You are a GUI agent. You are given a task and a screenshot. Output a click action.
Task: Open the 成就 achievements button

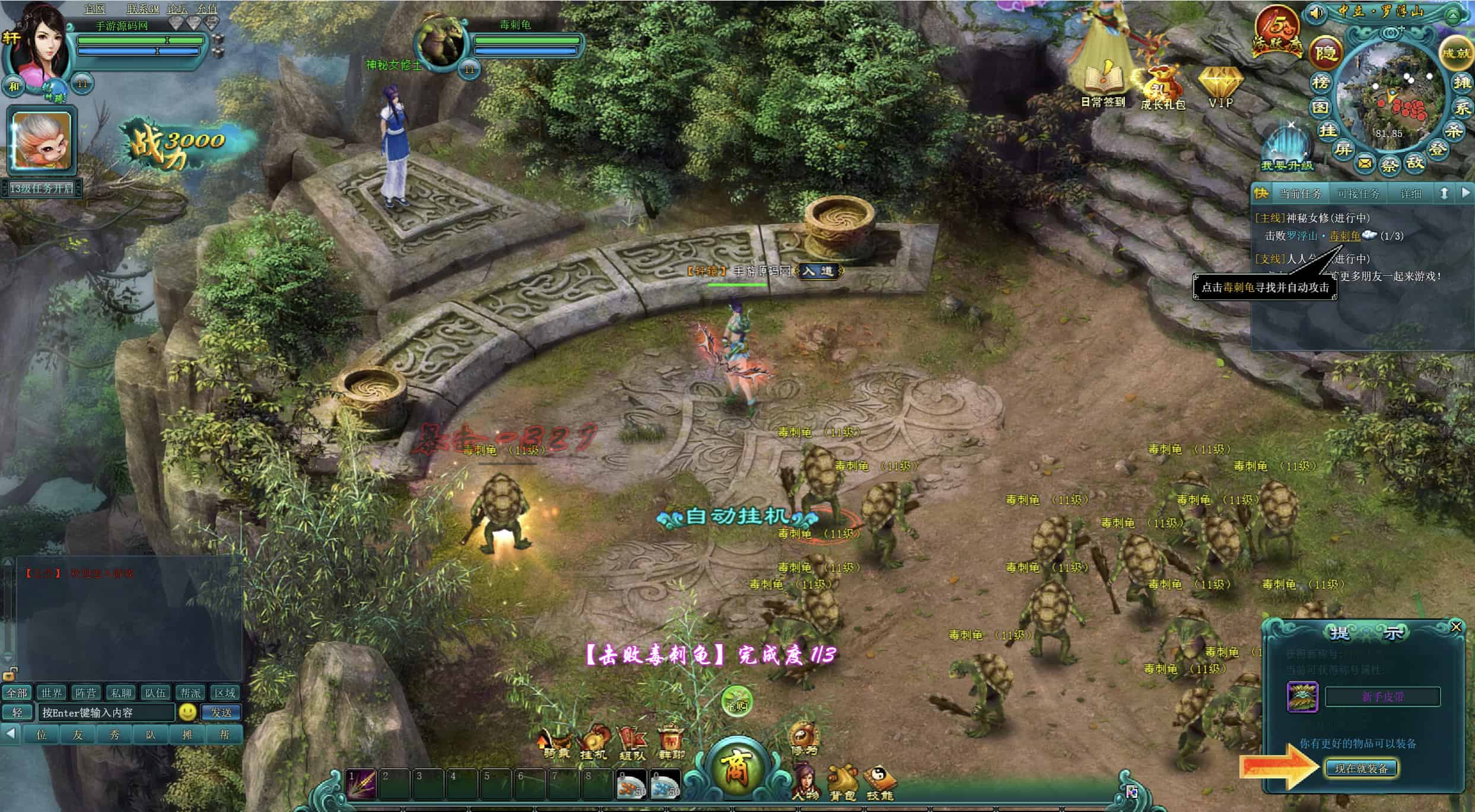coord(1457,53)
